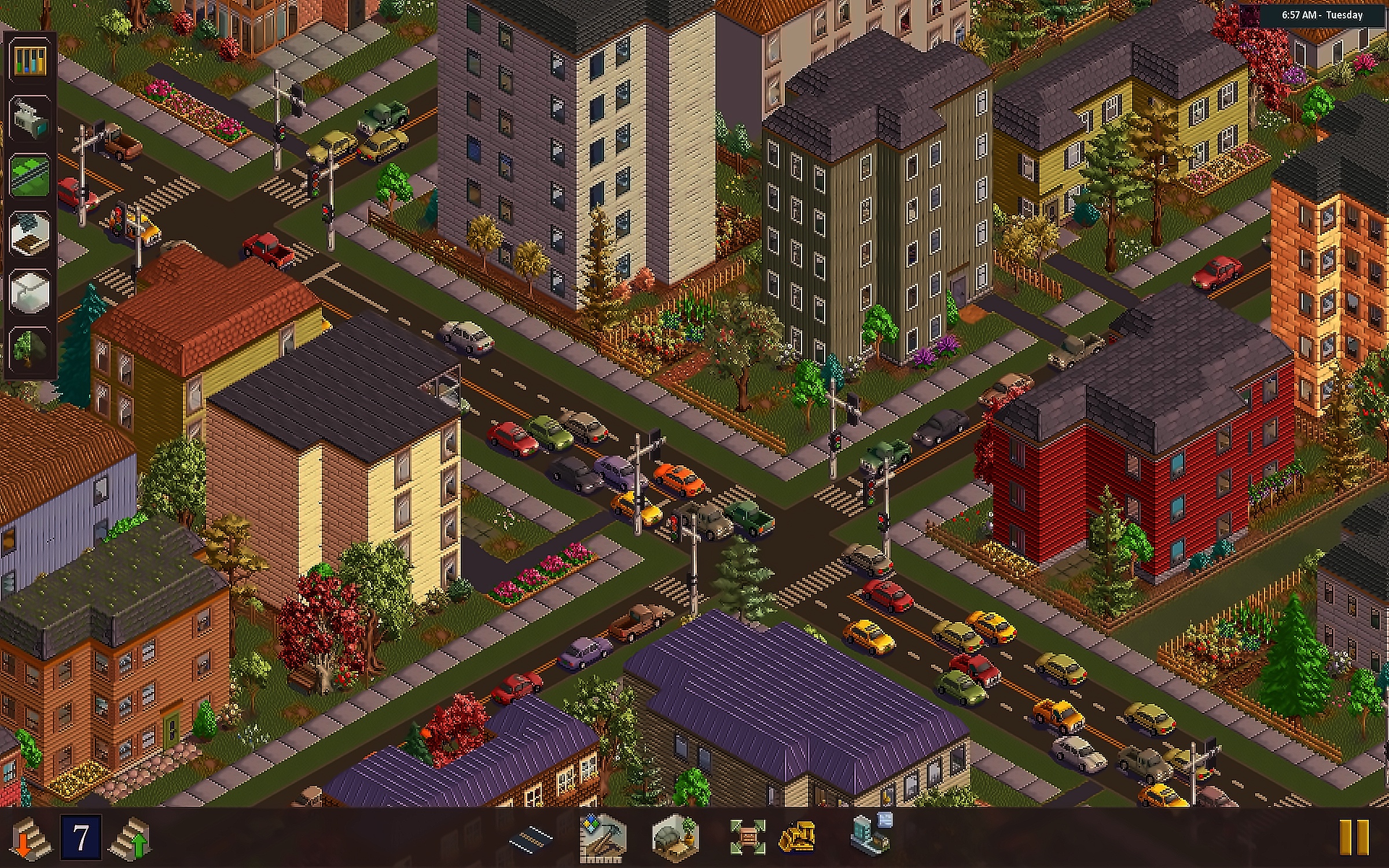
Task: Open the construction tool with hammer and ruler
Action: point(602,837)
